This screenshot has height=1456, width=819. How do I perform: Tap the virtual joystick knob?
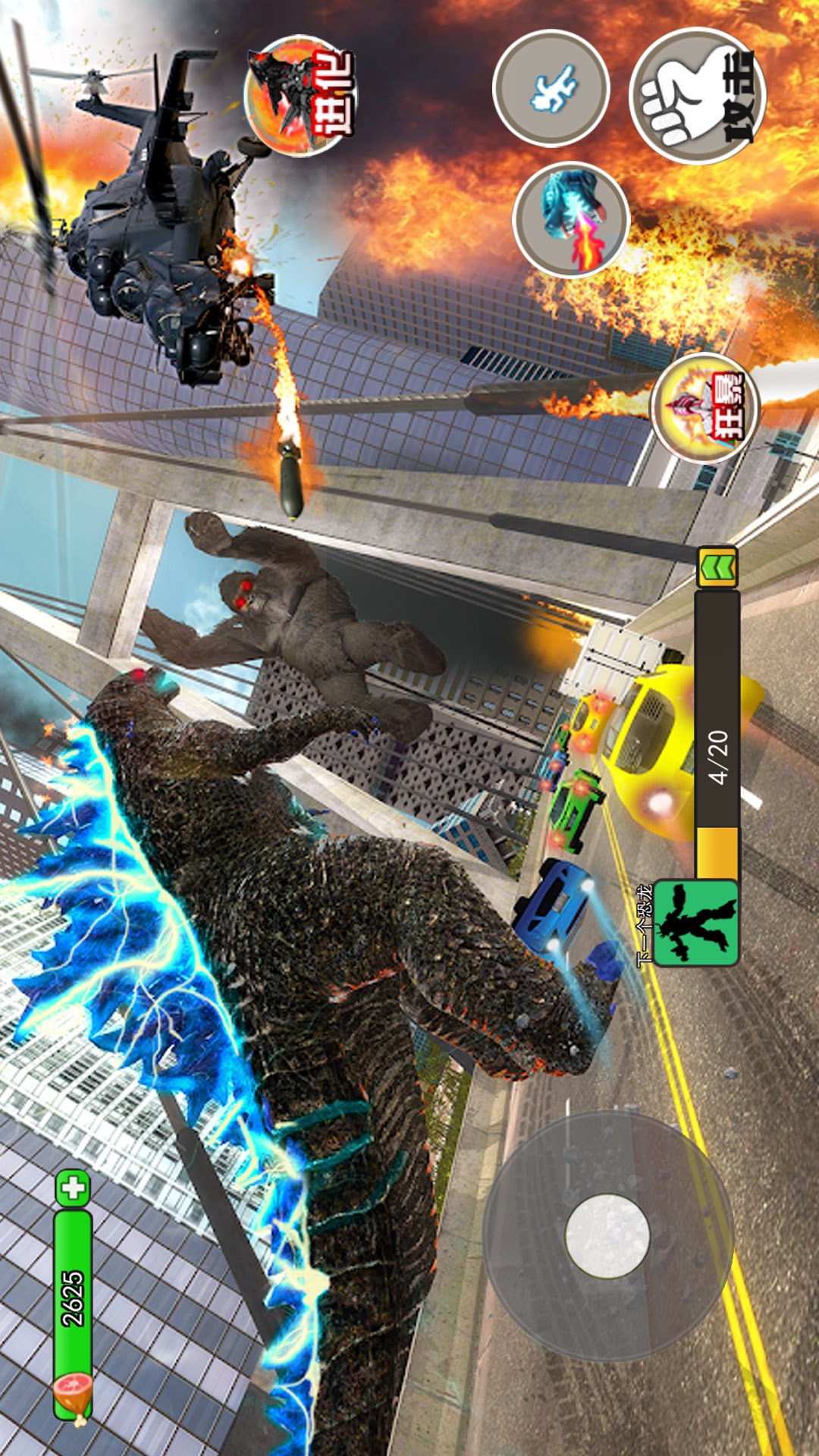pos(607,1235)
